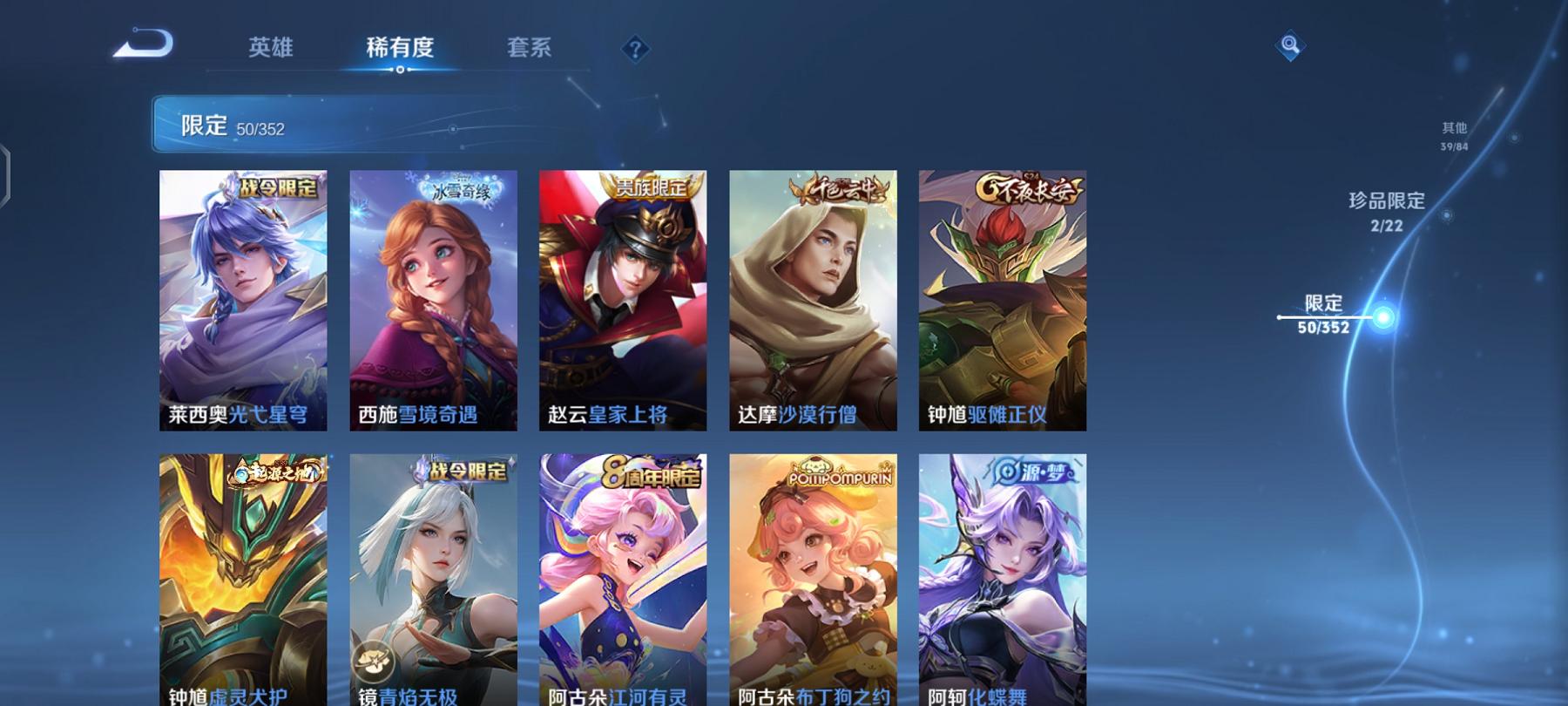The width and height of the screenshot is (1568, 706).
Task: Select the 稀有度 tab
Action: (400, 49)
